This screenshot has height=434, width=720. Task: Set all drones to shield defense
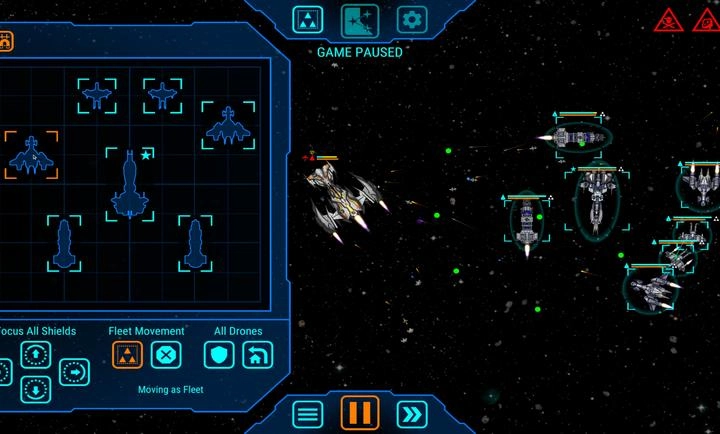point(219,355)
